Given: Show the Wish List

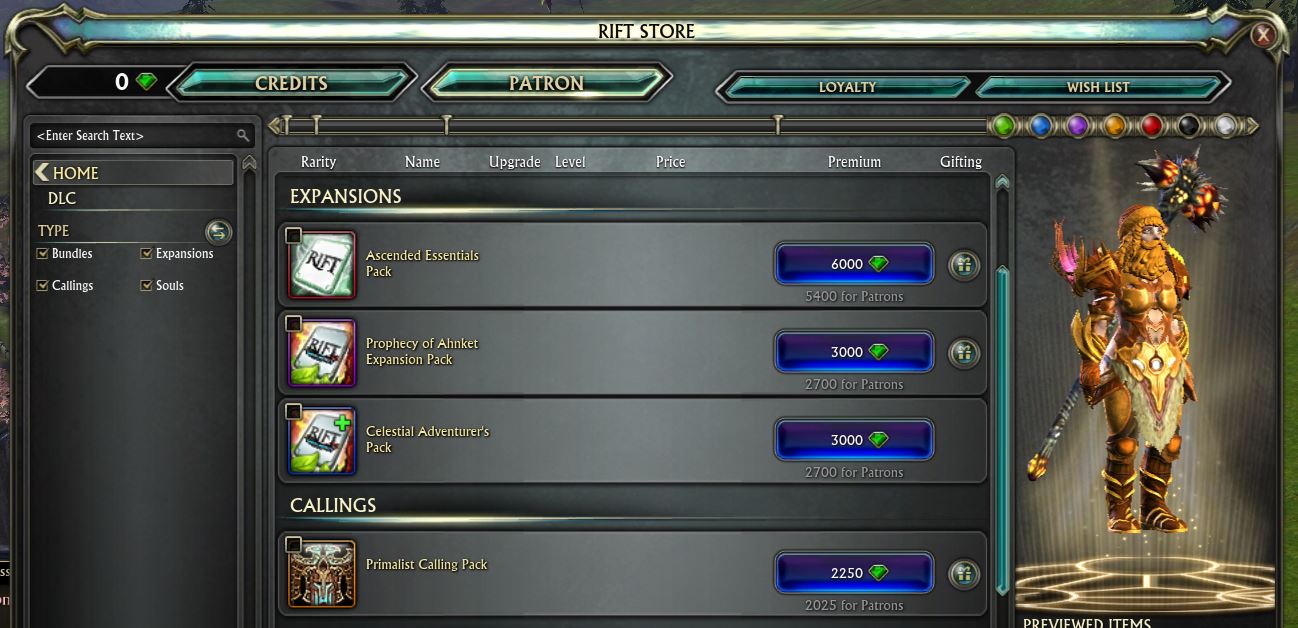Looking at the screenshot, I should [x=1097, y=87].
